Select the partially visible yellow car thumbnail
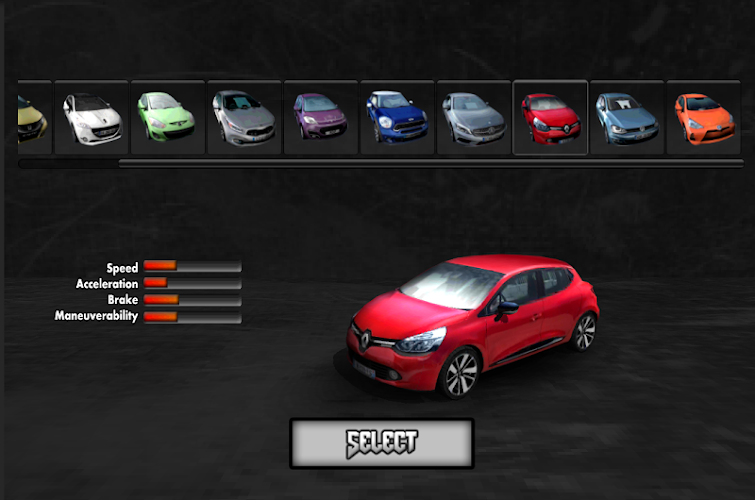The image size is (755, 500). [x=33, y=118]
